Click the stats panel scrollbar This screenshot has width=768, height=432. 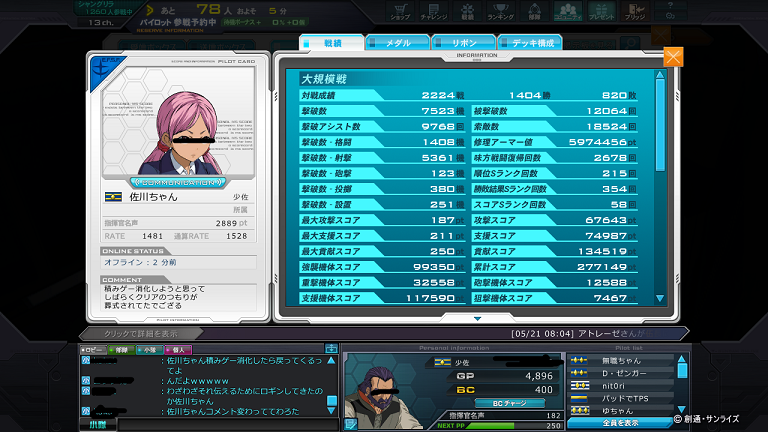click(659, 185)
